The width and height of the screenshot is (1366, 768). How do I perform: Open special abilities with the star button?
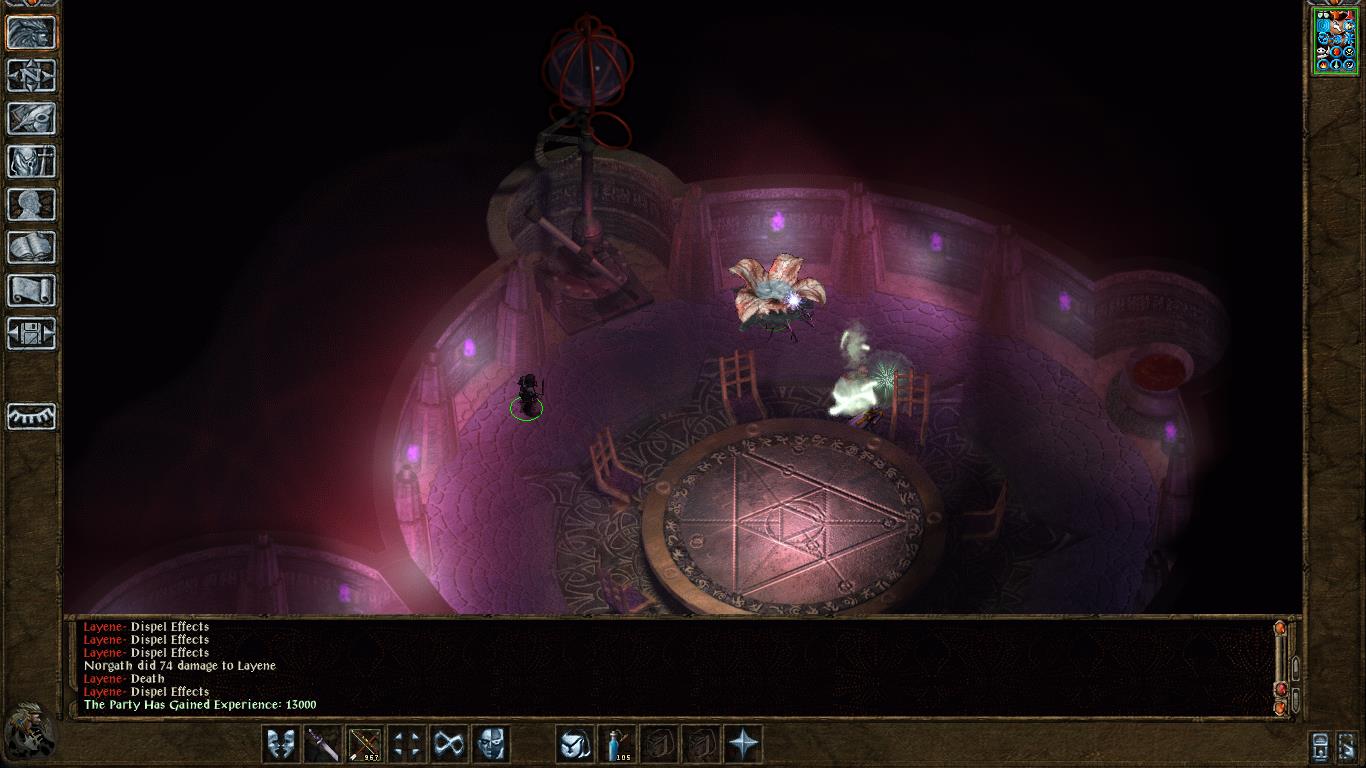[x=743, y=744]
